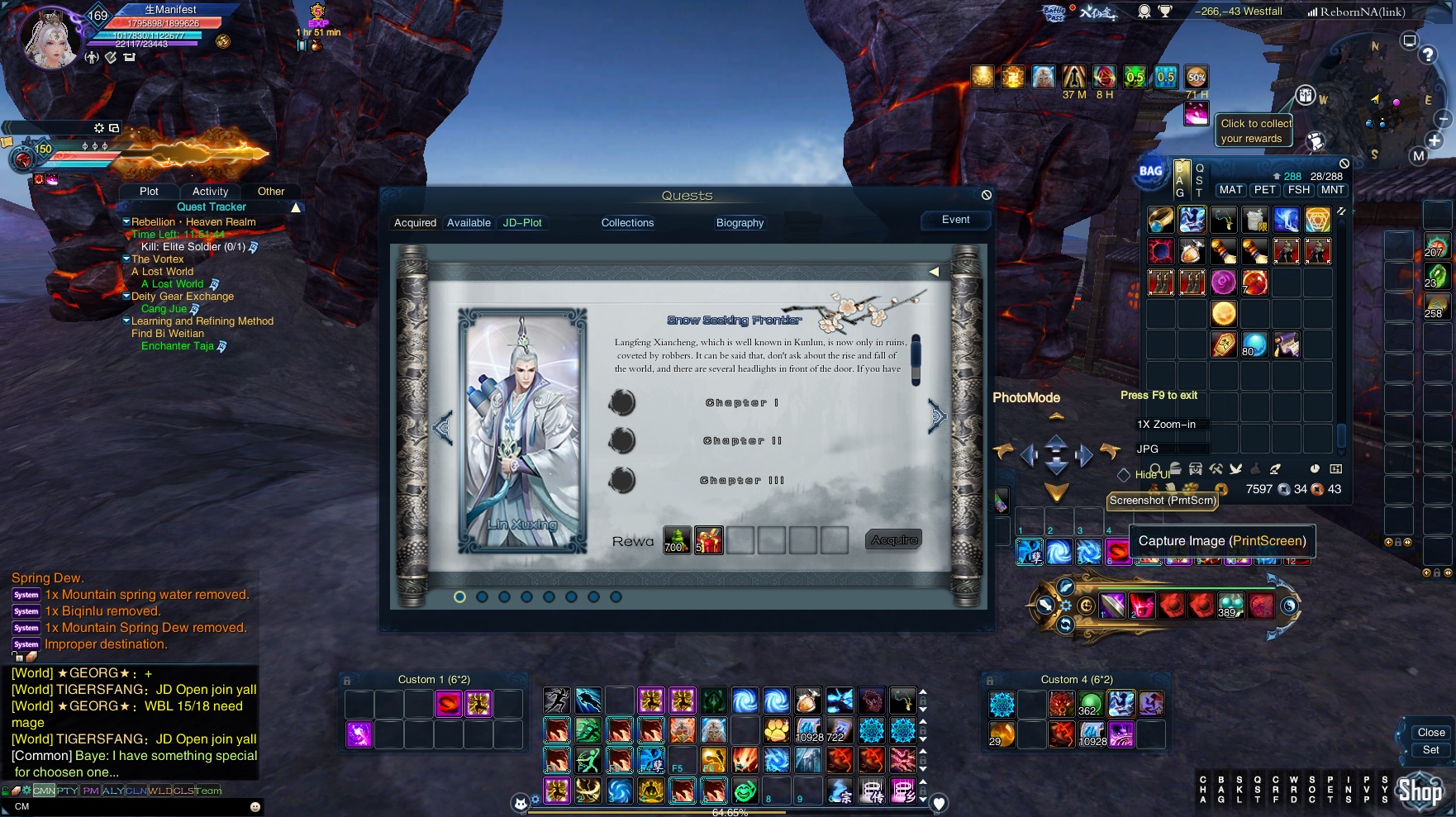Track the Deity Gear Exchange quest
The width and height of the screenshot is (1456, 817).
coord(182,297)
